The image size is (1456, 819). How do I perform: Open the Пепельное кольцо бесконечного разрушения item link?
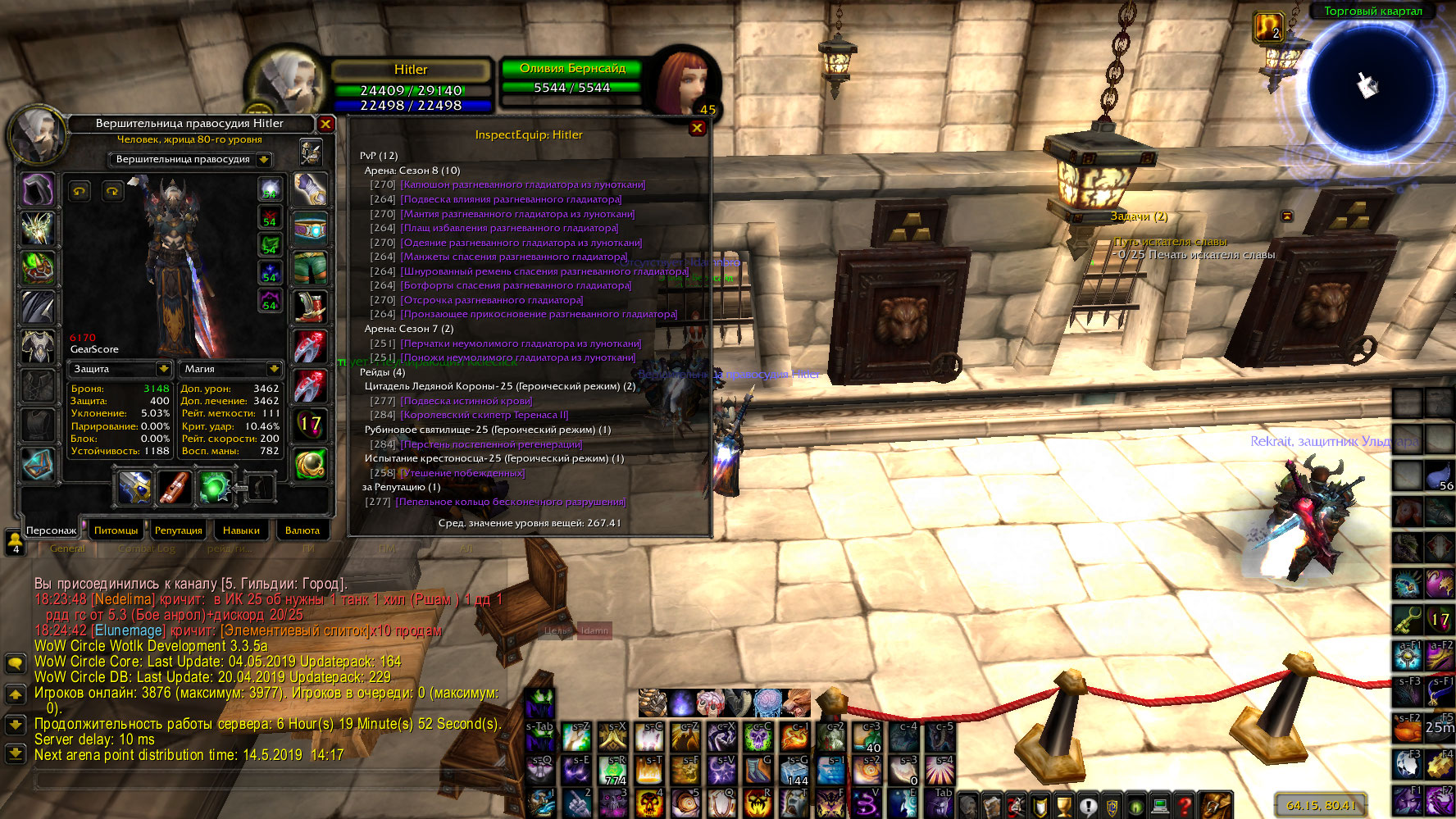click(510, 502)
